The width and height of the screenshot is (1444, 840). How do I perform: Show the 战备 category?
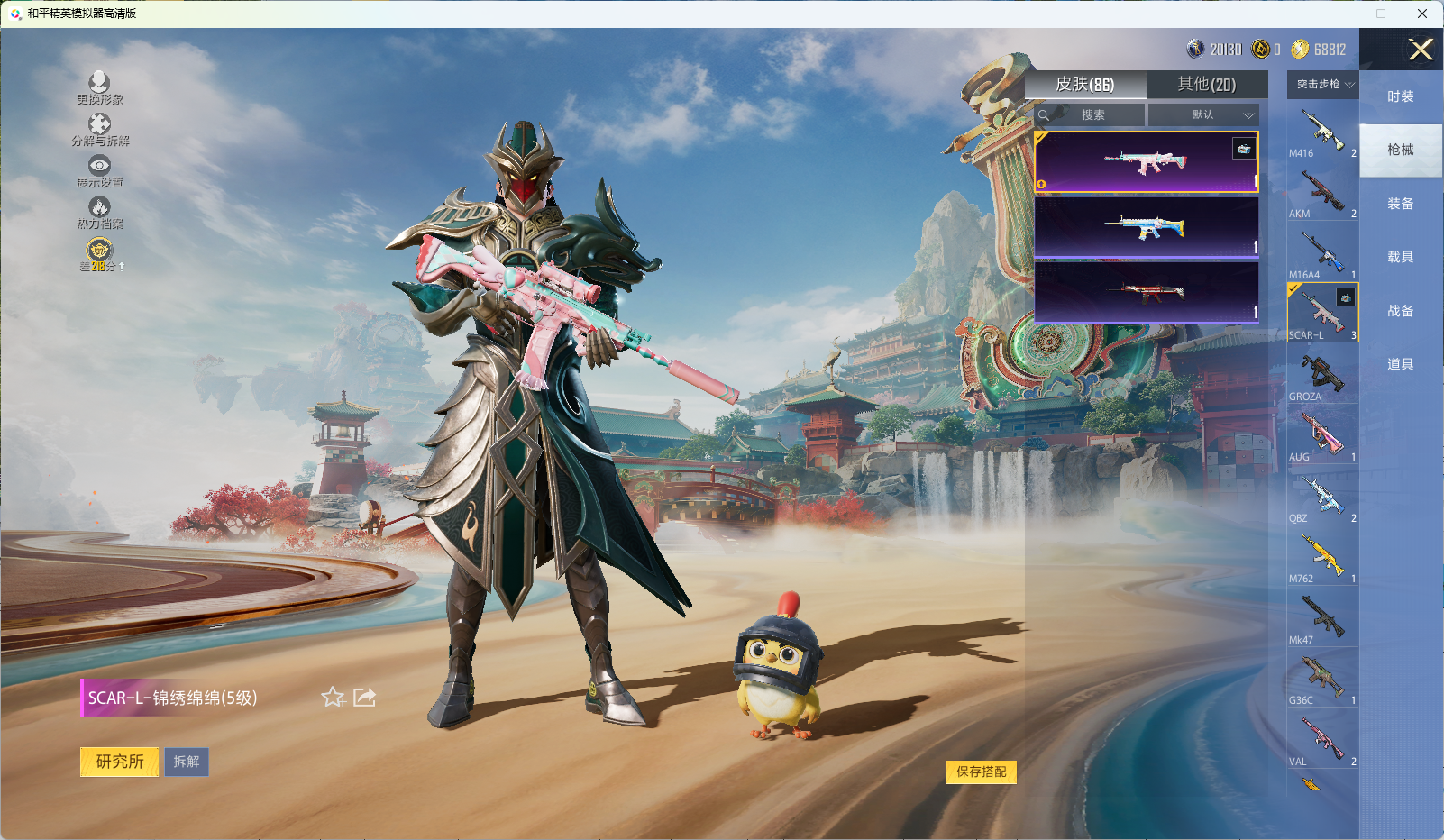coord(1400,311)
